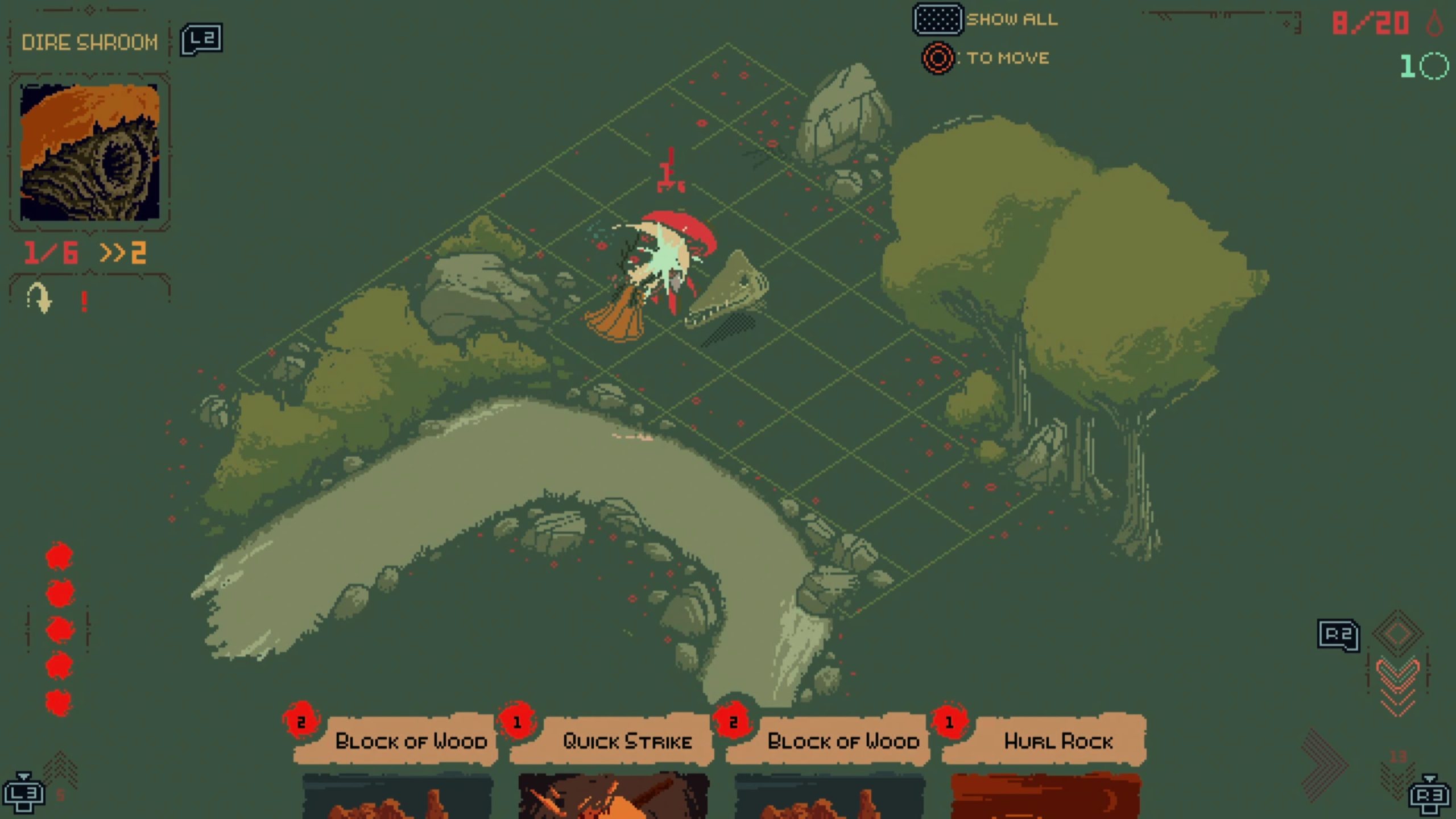Inspect the curved arrow intent icon
This screenshot has width=1456, height=819.
click(x=39, y=298)
